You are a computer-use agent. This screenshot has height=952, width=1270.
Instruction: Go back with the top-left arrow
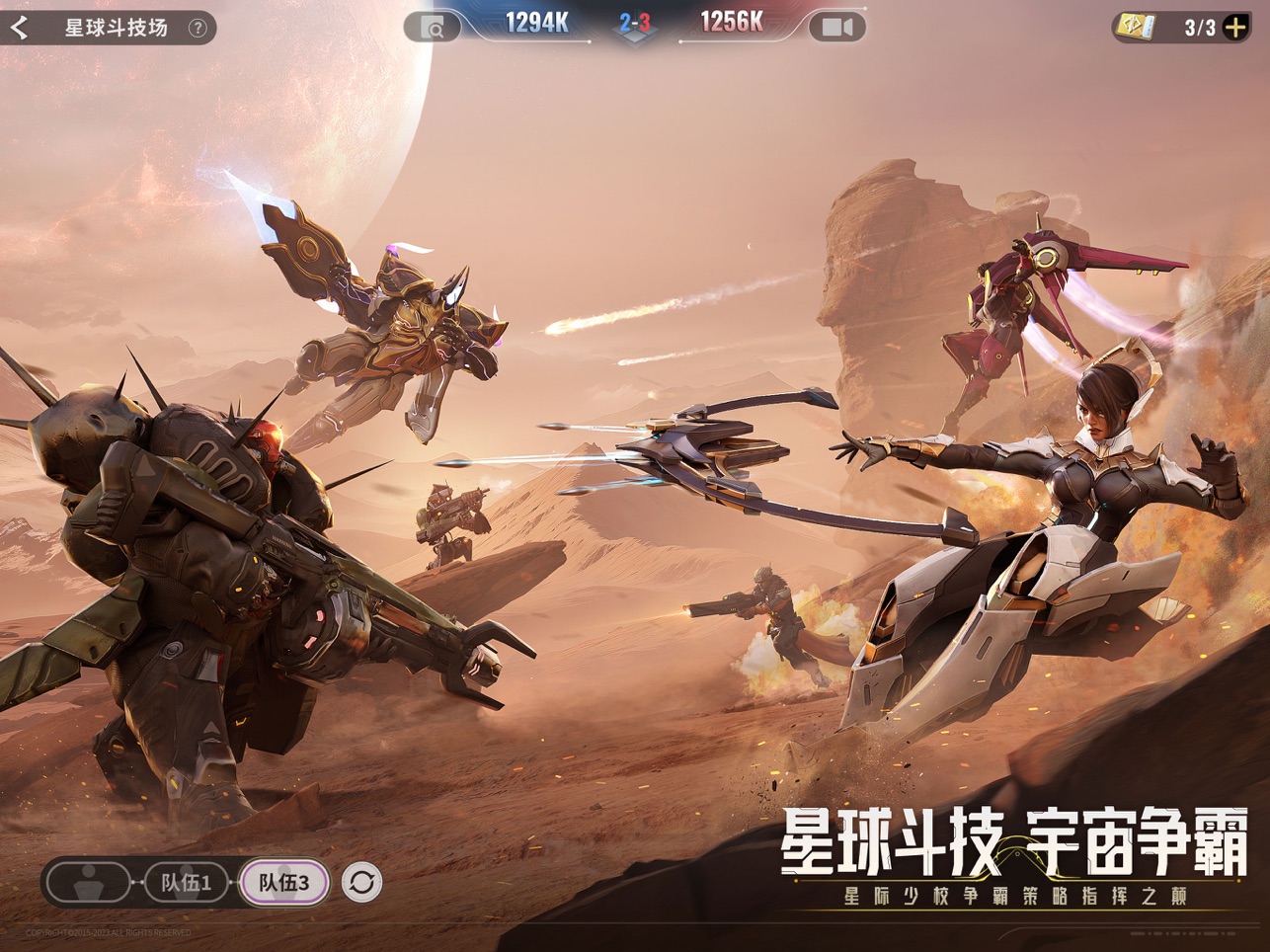click(19, 28)
